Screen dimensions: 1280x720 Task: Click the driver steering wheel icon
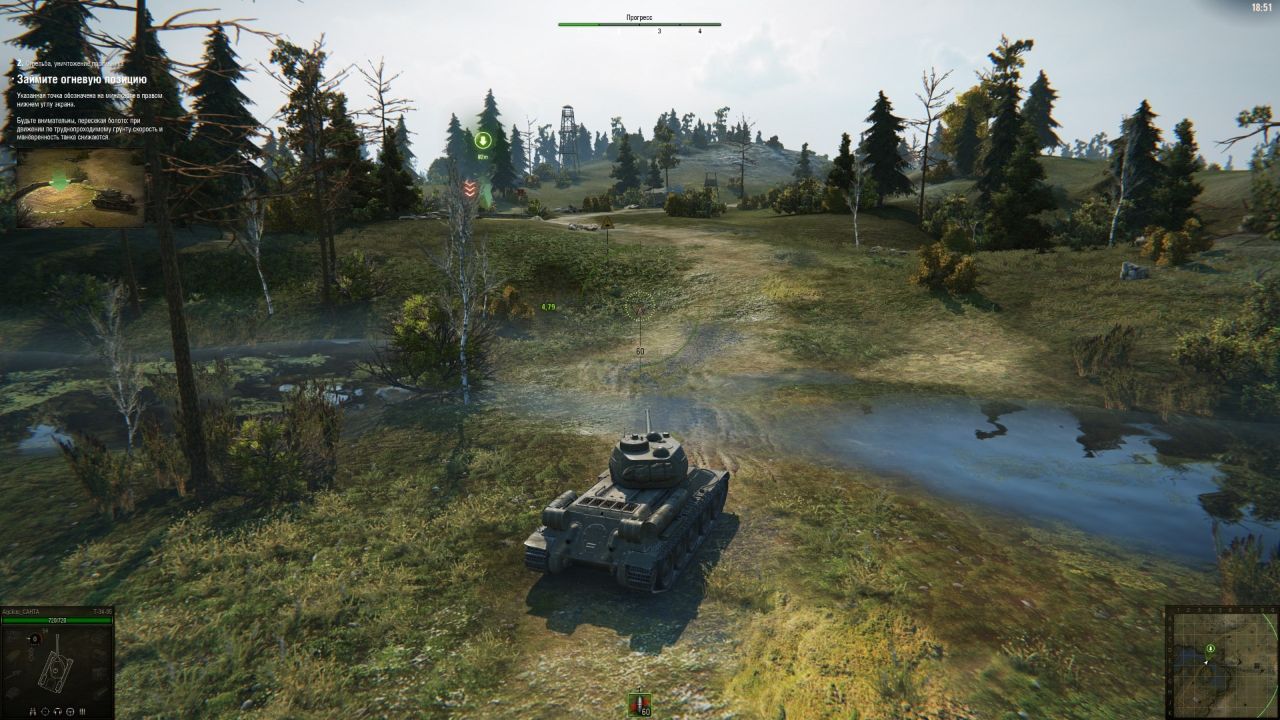(x=70, y=711)
